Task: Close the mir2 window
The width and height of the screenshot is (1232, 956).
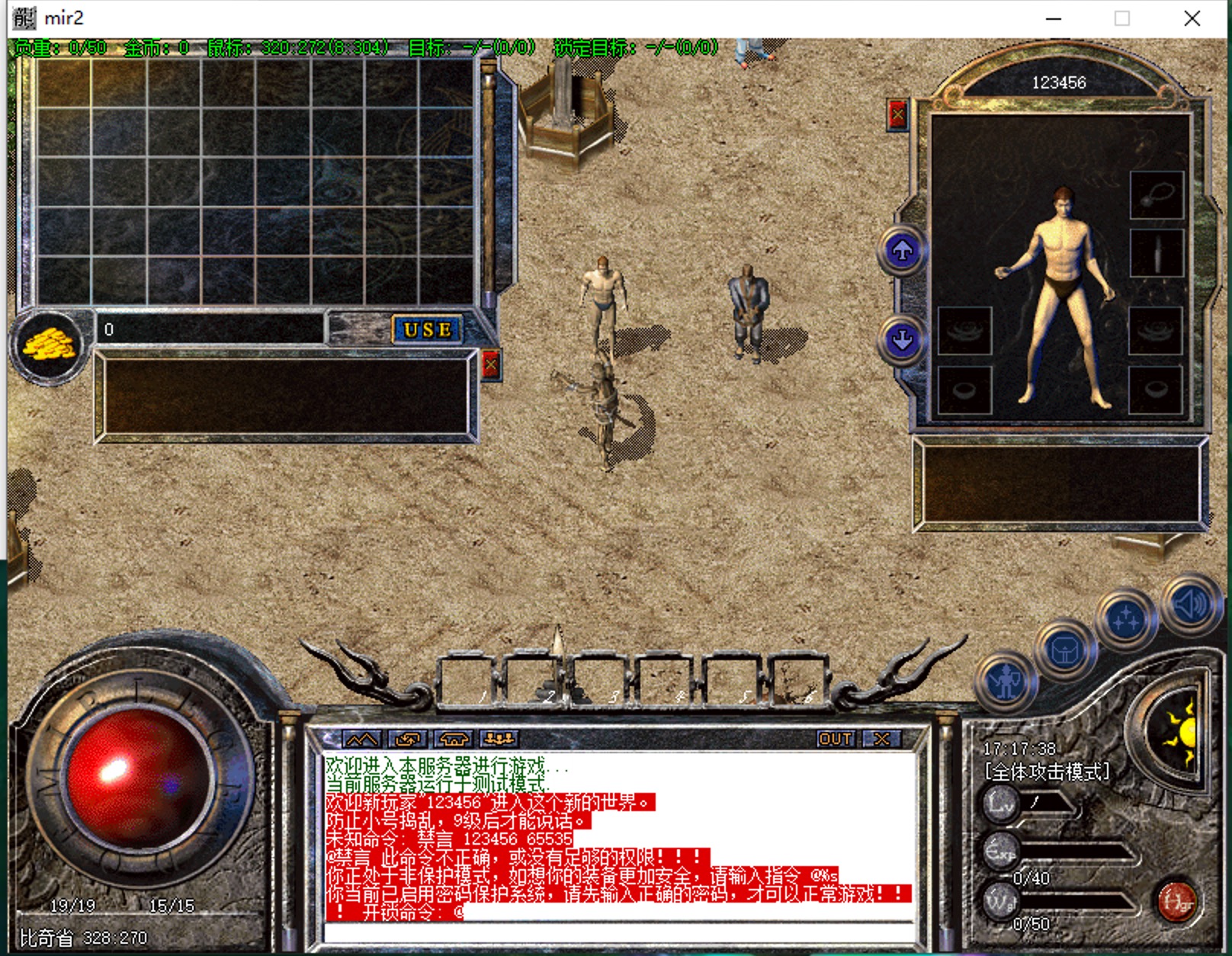Action: 1192,18
